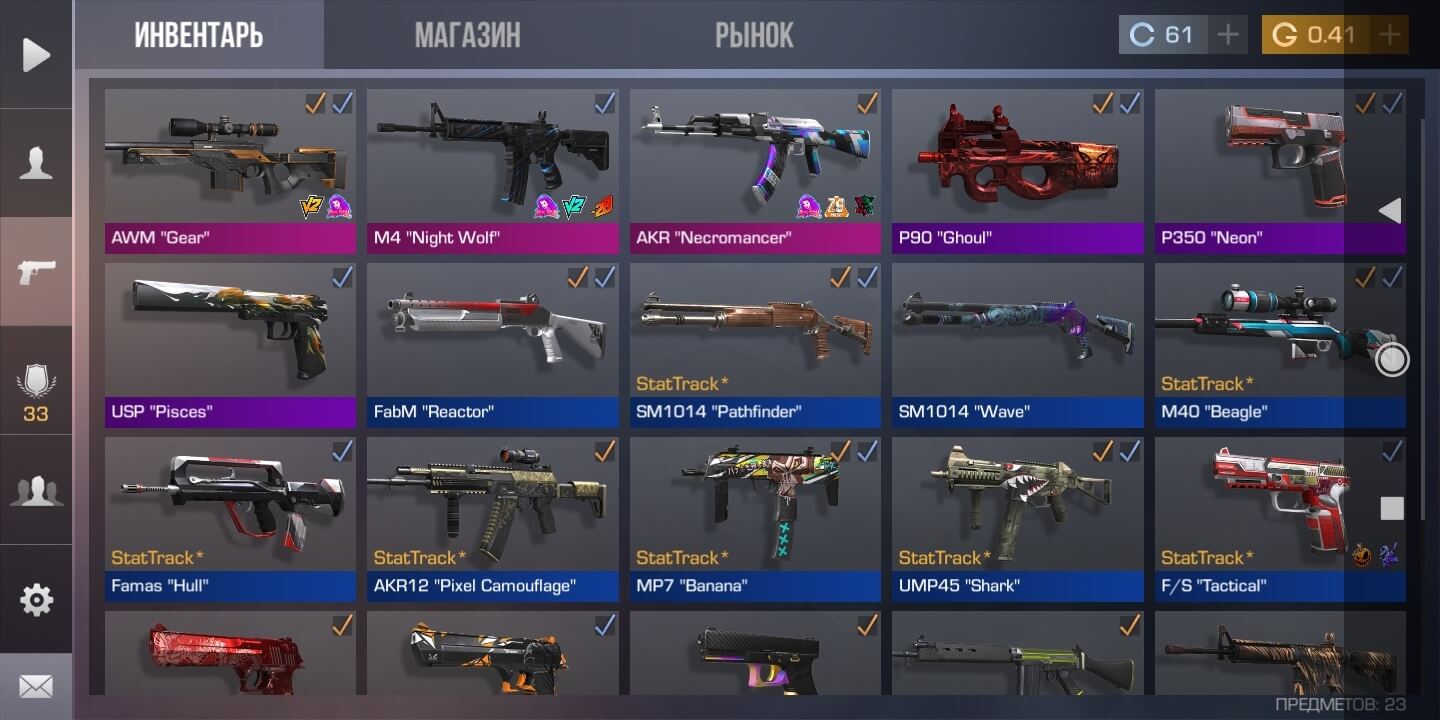
Task: Pick the P90 "Ghoul" skin
Action: pos(1017,165)
